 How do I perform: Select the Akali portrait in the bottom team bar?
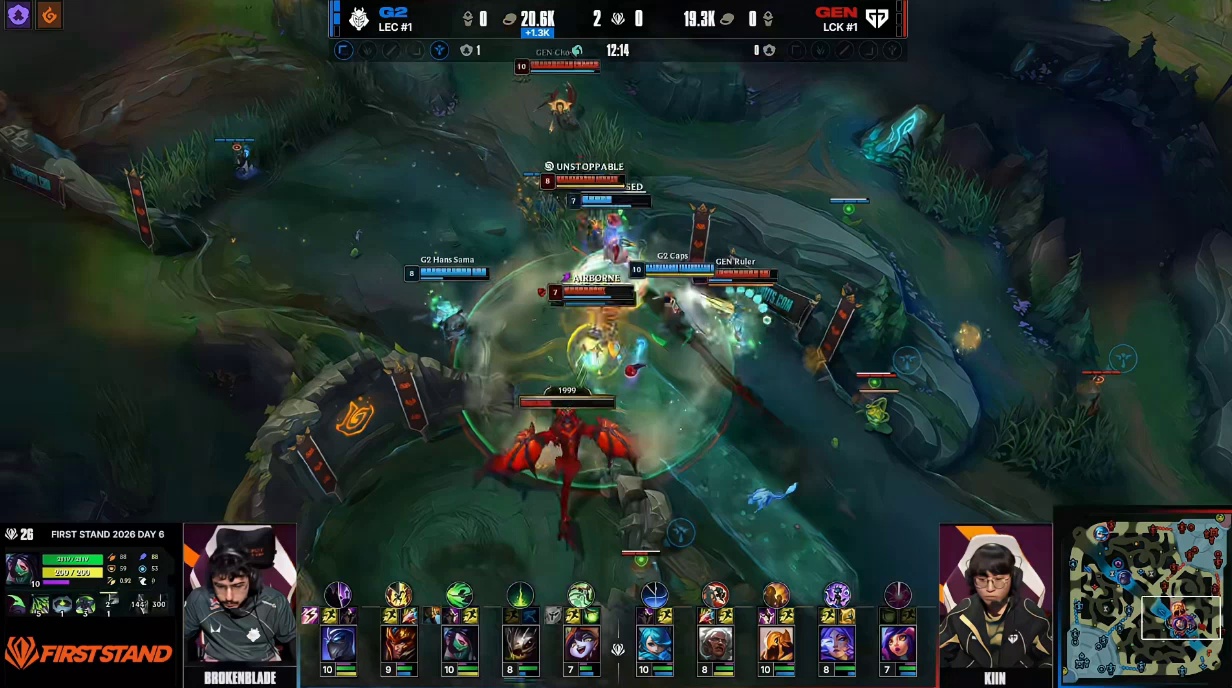(x=459, y=644)
